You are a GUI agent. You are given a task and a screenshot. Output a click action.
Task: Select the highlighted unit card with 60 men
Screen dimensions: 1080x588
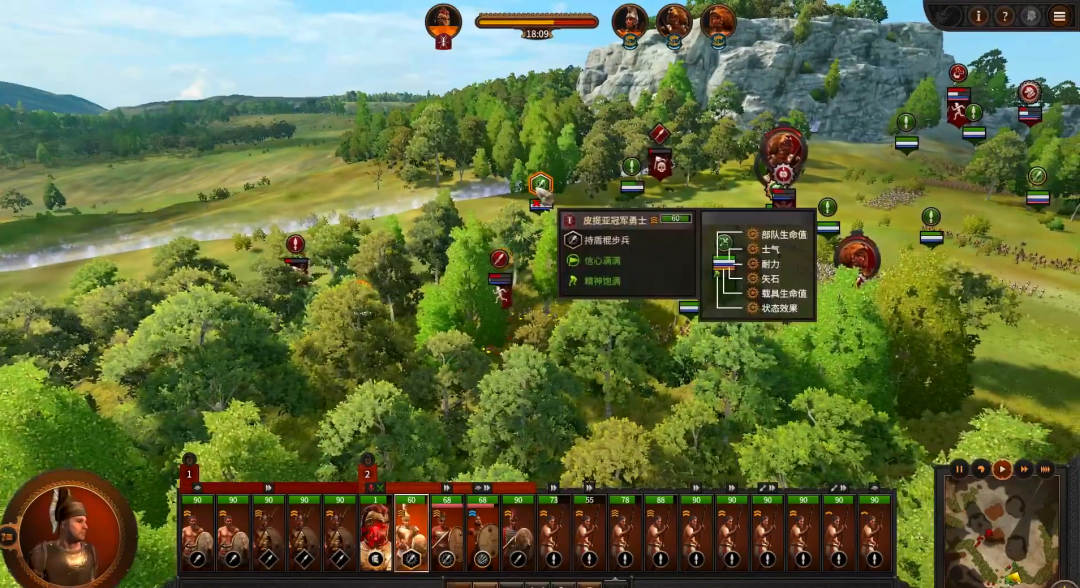[x=411, y=535]
